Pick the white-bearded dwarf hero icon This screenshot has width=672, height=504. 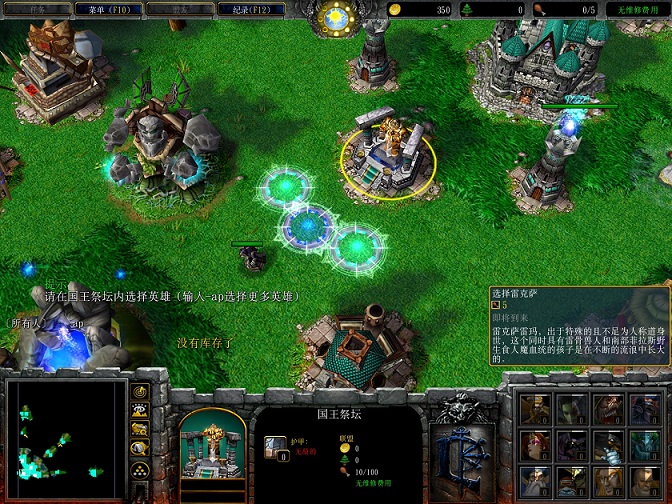(535, 482)
